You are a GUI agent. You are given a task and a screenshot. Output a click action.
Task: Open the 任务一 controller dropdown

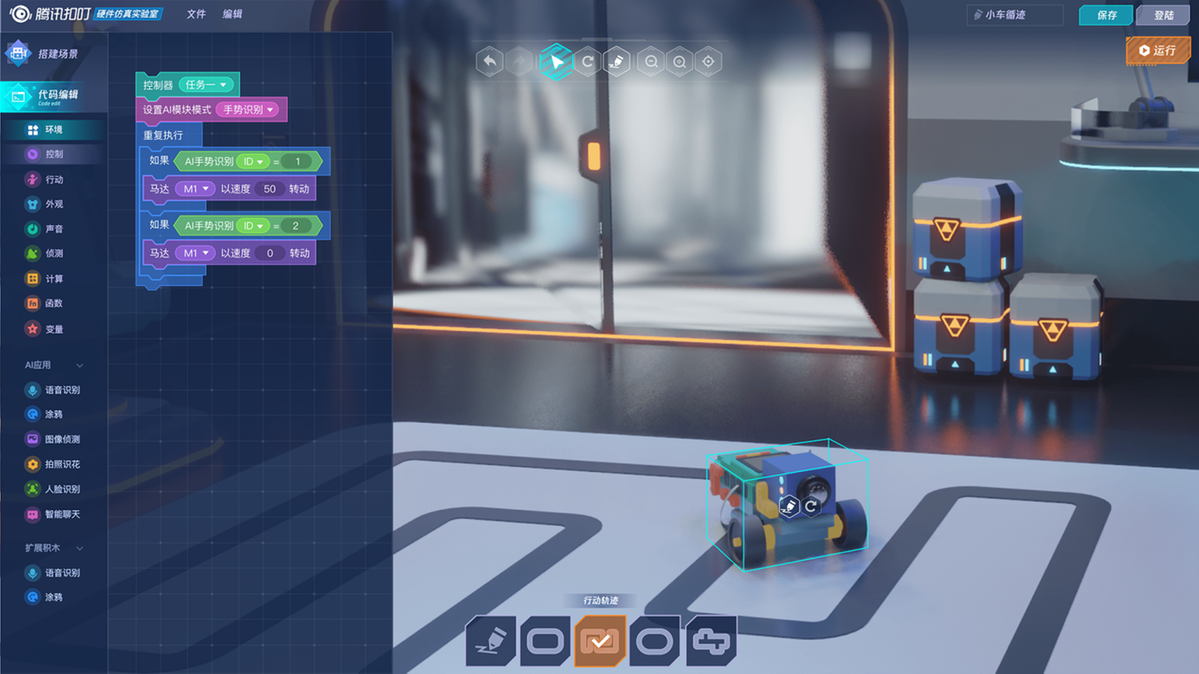click(207, 85)
